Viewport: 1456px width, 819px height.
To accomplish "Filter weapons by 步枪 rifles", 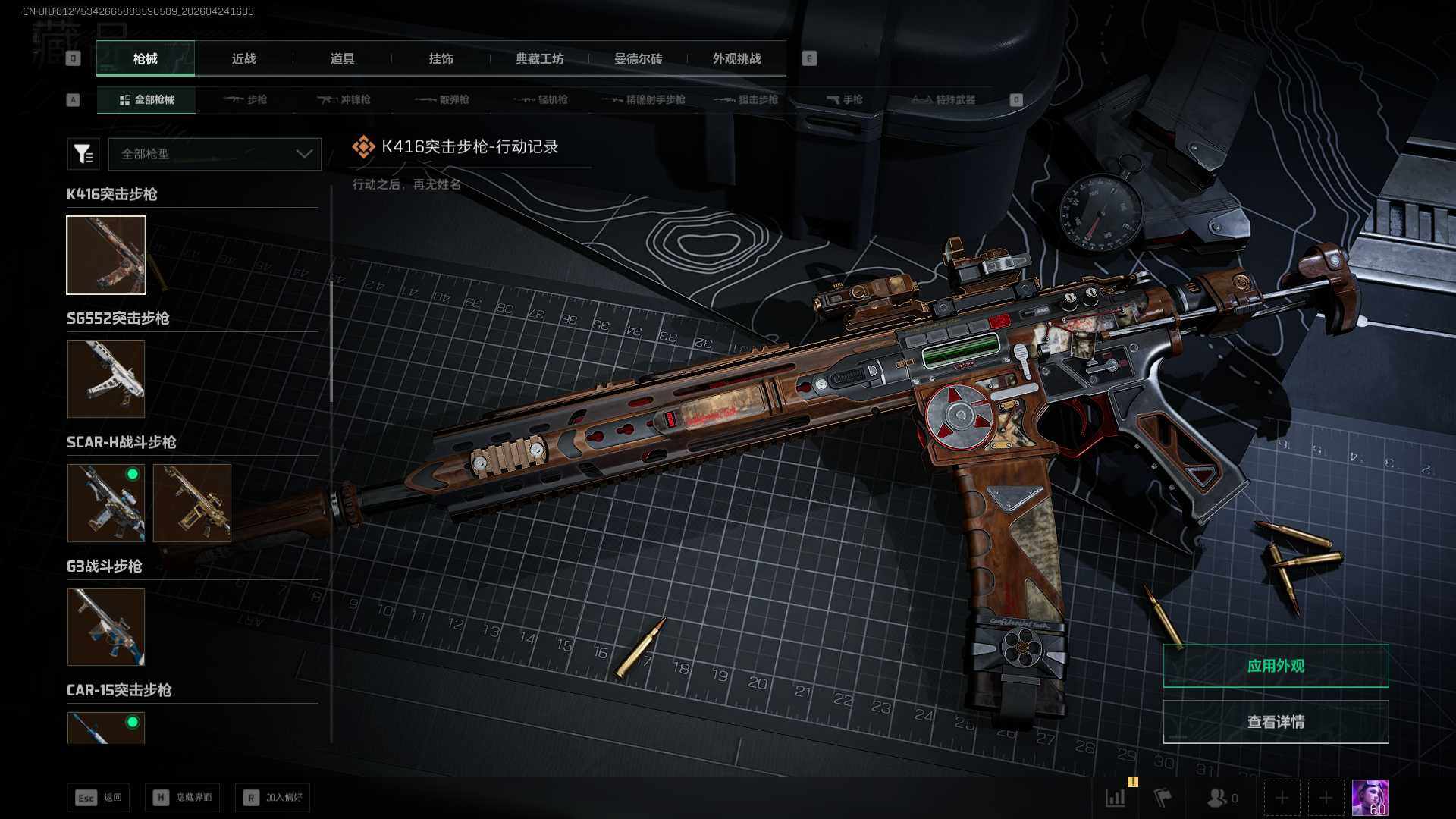I will point(246,99).
